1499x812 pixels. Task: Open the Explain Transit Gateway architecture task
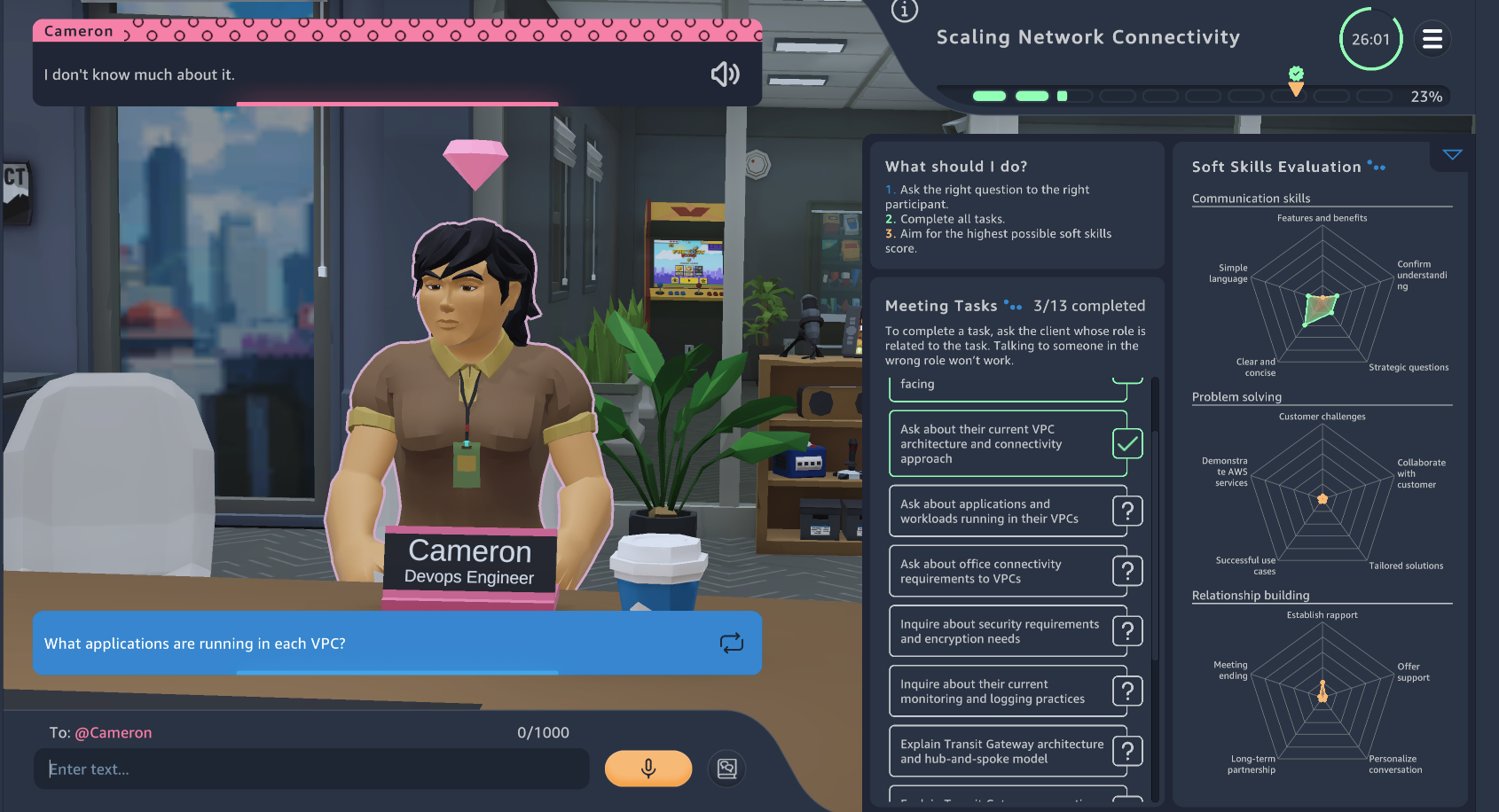[1002, 752]
